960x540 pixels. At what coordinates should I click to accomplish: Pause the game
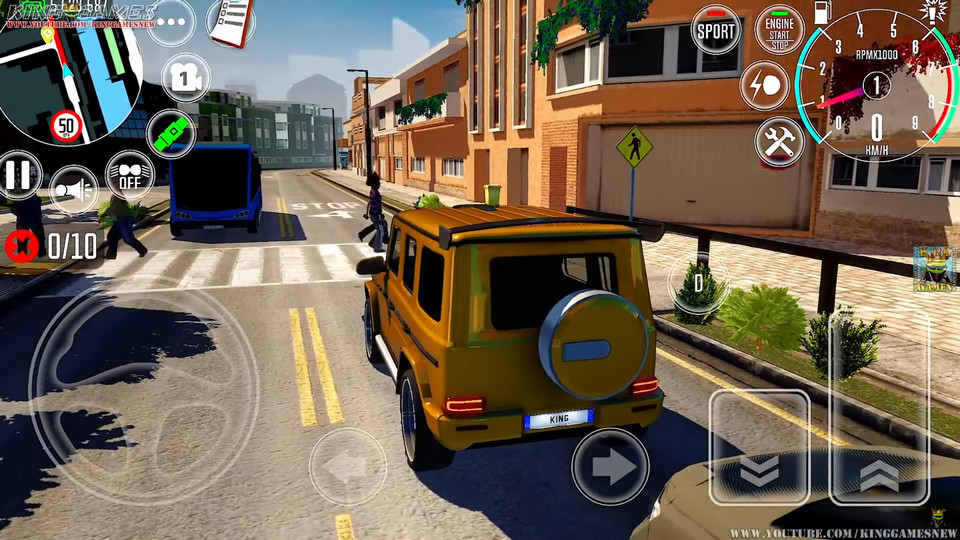click(18, 175)
